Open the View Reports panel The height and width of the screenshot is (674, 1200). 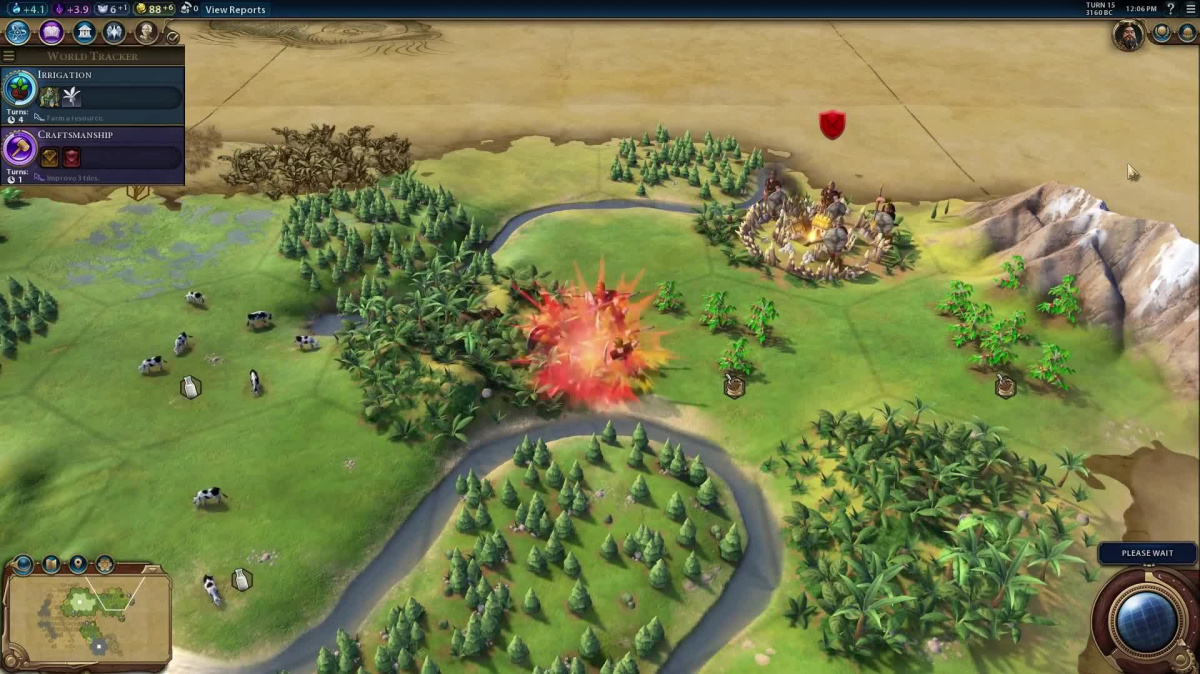[x=235, y=10]
